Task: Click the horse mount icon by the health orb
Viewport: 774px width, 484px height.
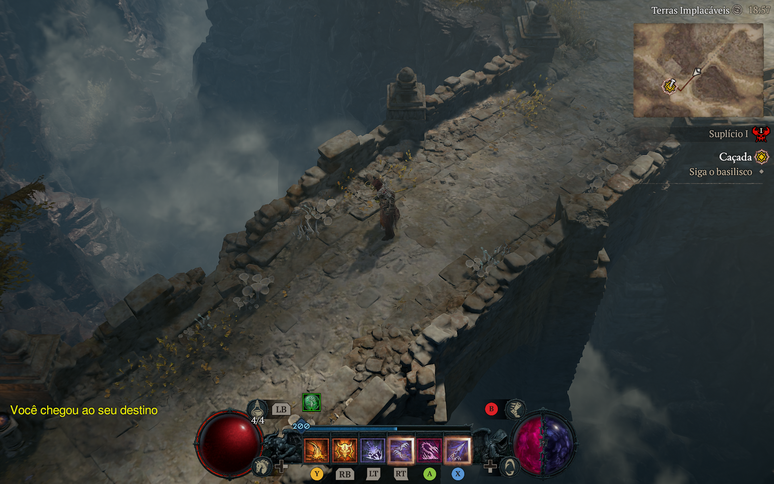Action: click(262, 465)
